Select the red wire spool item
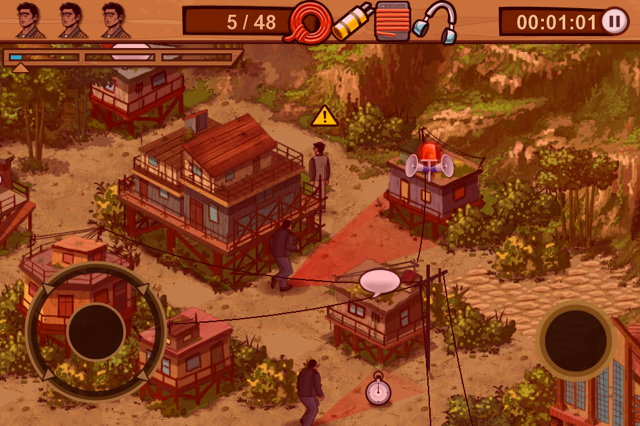Viewport: 640px width, 426px height. [394, 21]
